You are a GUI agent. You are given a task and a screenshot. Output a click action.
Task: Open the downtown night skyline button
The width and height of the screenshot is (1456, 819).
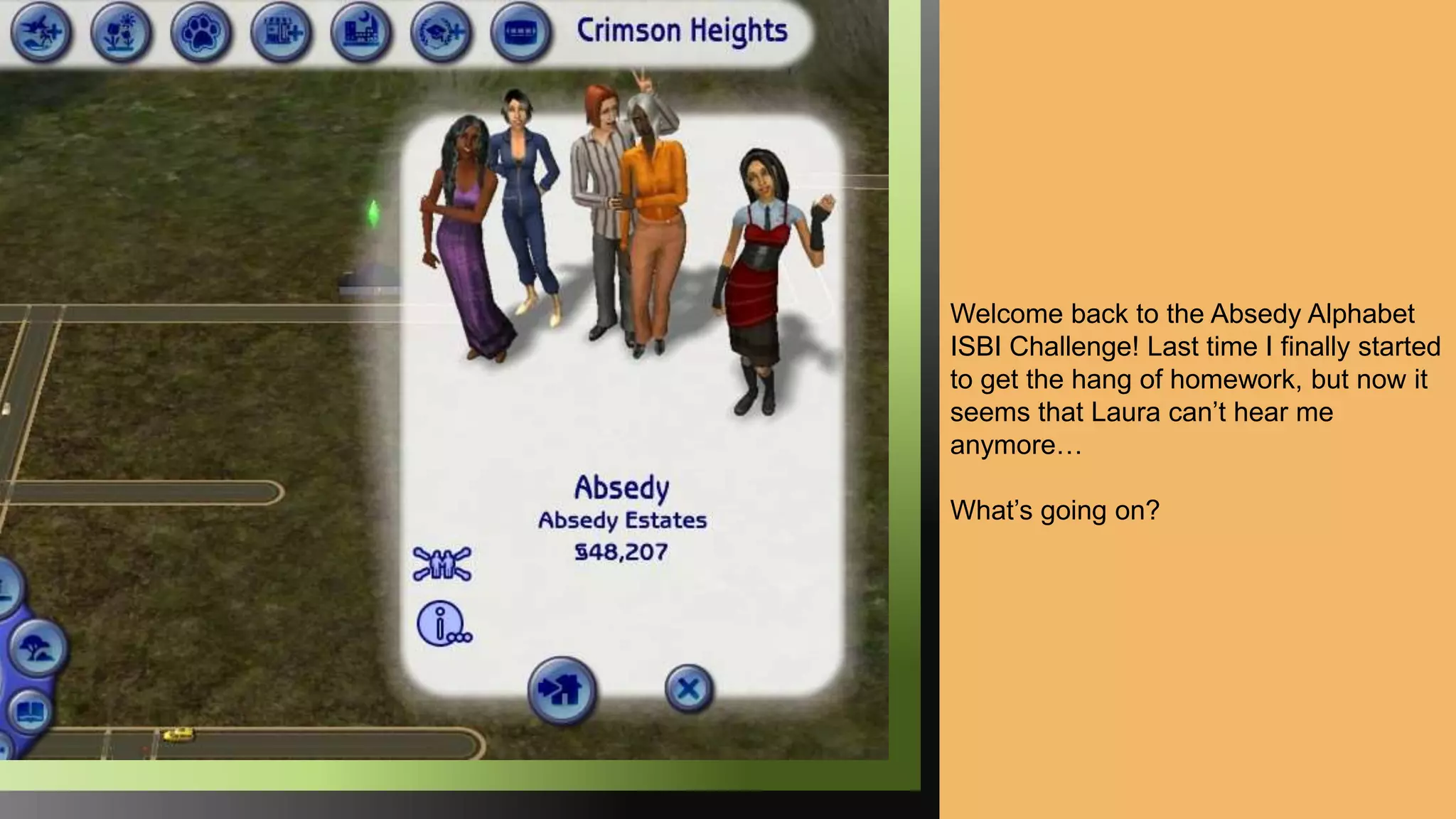click(x=361, y=32)
